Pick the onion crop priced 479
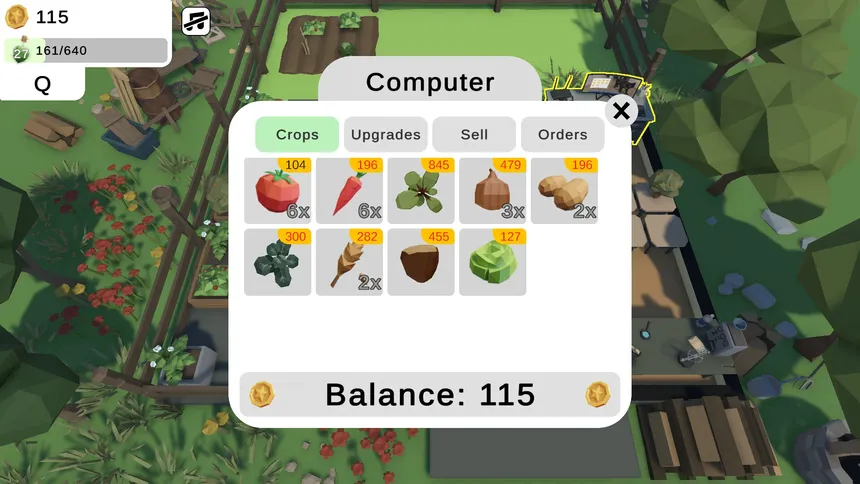The height and width of the screenshot is (484, 860). 493,191
